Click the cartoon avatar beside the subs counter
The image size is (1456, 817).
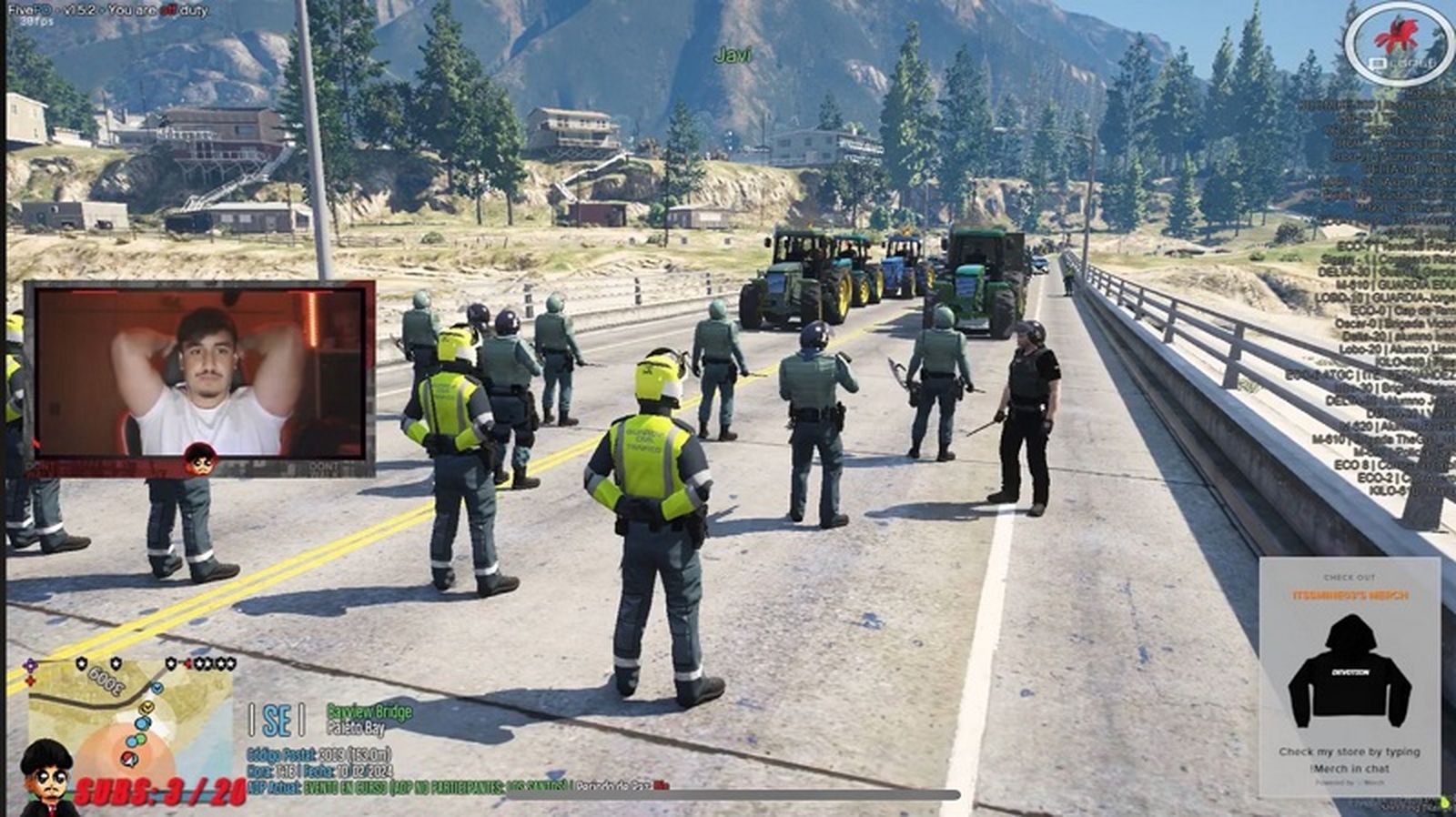pyautogui.click(x=47, y=780)
